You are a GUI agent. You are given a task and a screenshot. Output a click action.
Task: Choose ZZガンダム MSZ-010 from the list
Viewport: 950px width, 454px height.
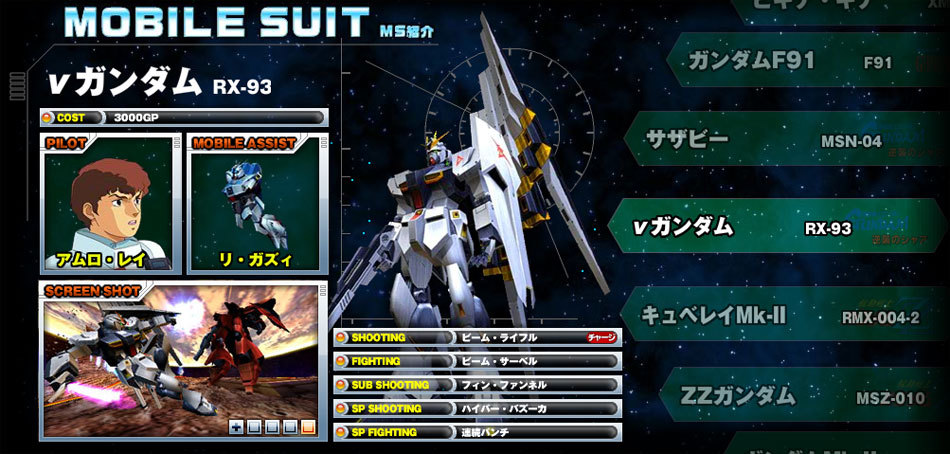pos(790,397)
